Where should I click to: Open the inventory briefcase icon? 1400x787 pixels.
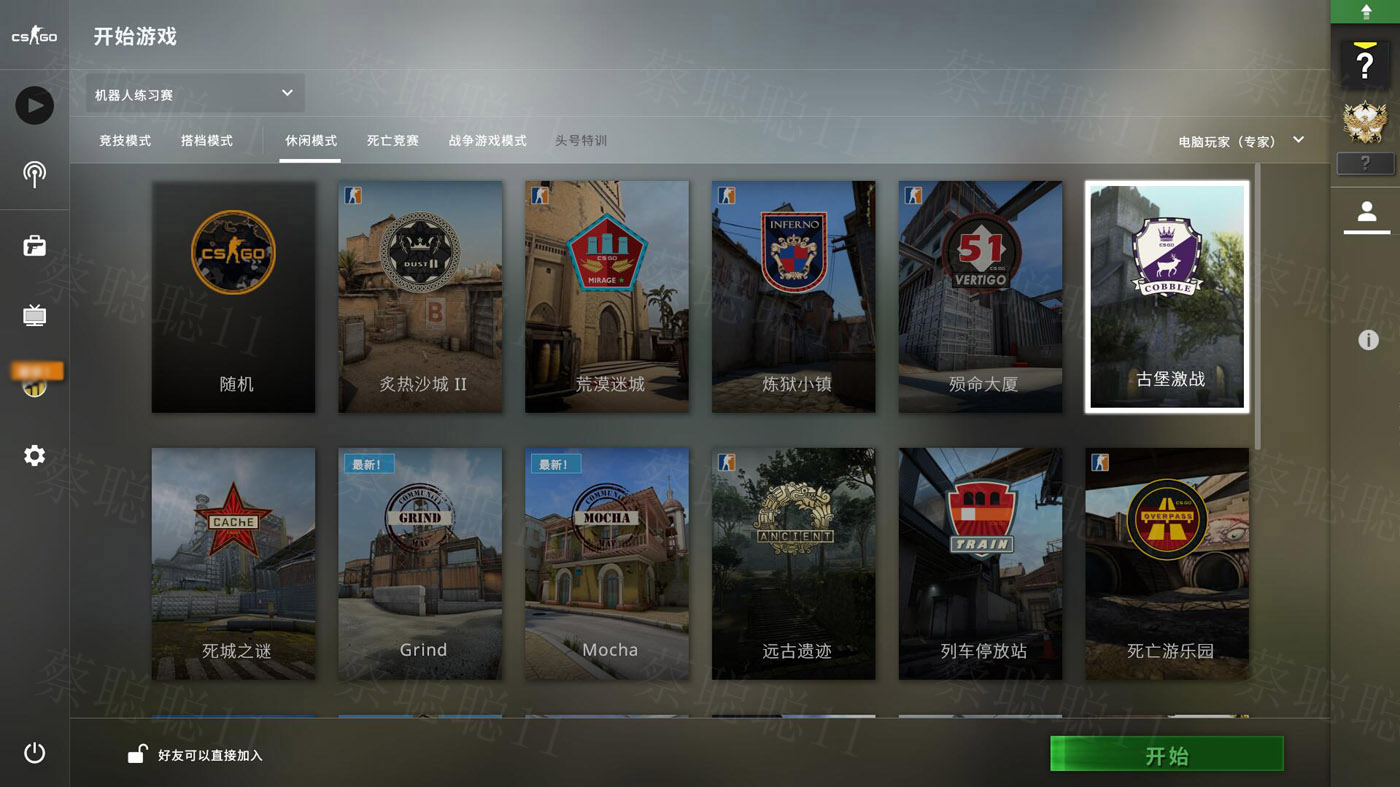[35, 246]
